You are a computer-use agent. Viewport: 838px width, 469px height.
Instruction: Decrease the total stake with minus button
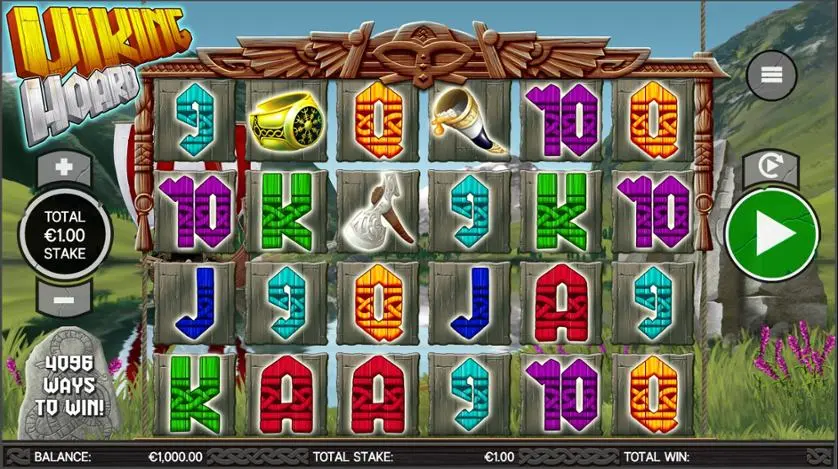pos(64,298)
